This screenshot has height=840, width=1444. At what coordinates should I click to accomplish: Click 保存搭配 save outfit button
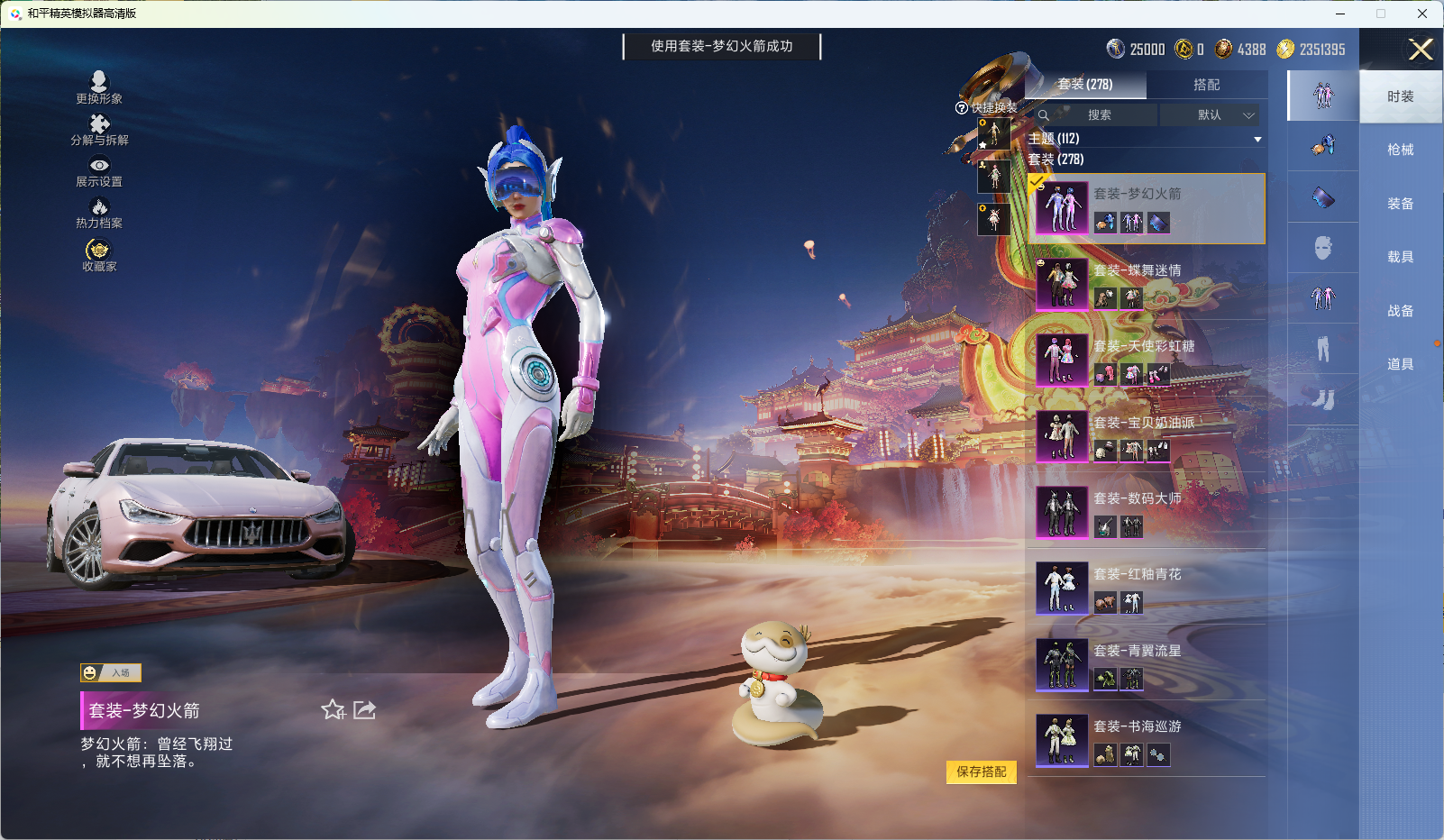click(981, 772)
